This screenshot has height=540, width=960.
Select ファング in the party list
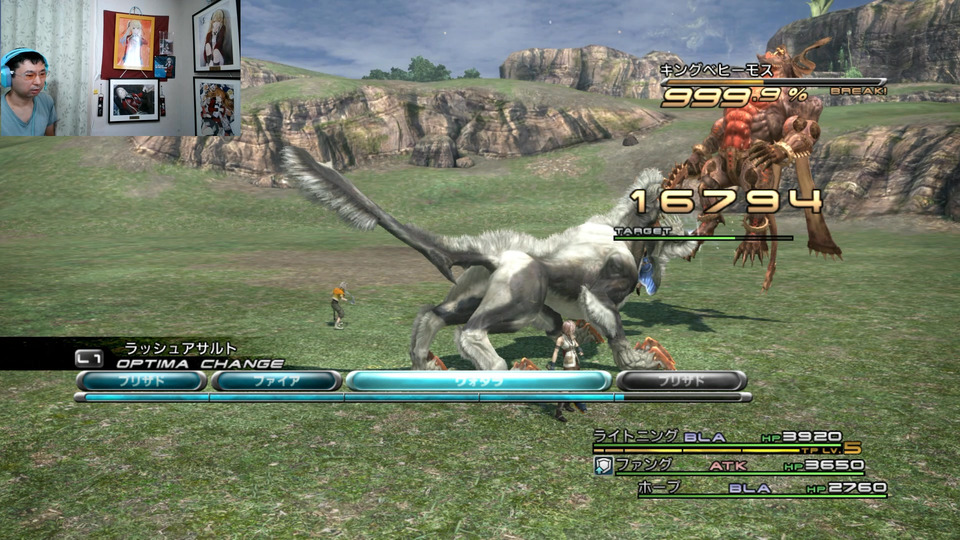tap(643, 464)
